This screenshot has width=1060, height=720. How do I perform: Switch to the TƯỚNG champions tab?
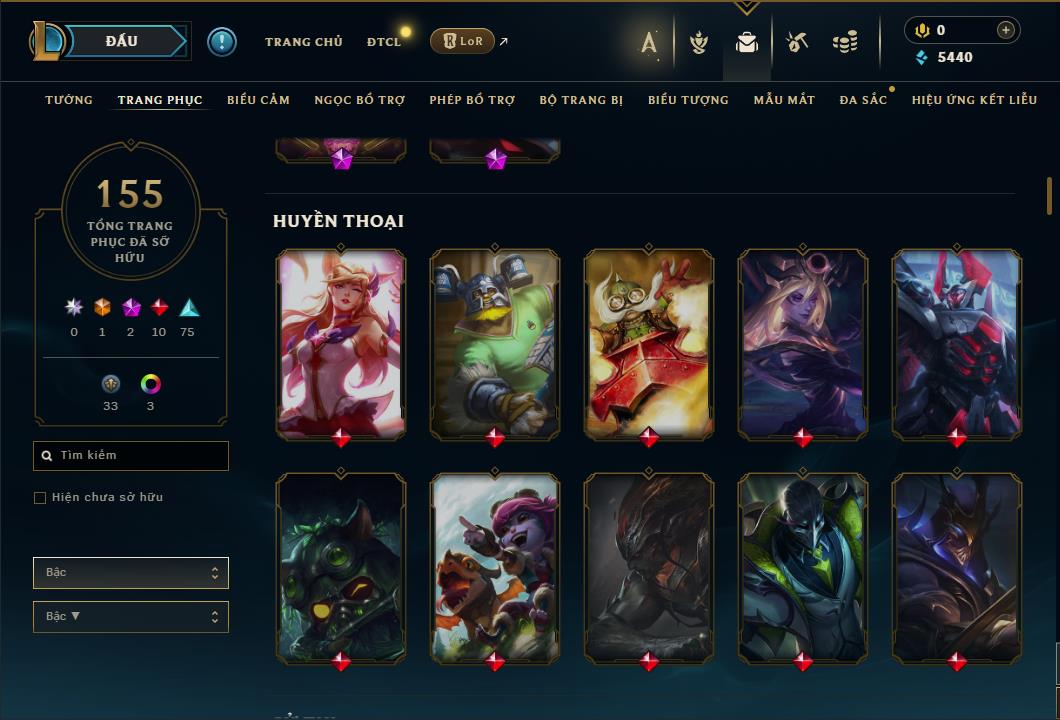coord(69,100)
